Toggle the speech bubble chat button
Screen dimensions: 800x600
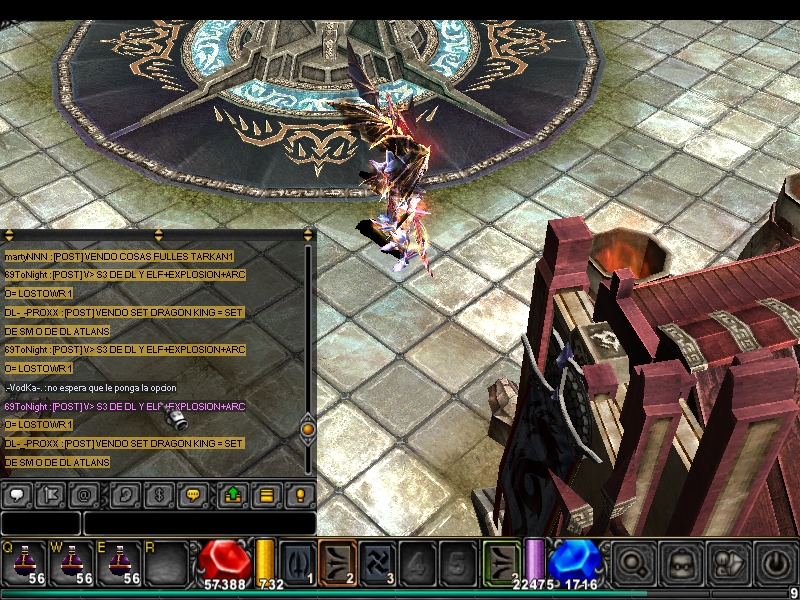pos(17,494)
